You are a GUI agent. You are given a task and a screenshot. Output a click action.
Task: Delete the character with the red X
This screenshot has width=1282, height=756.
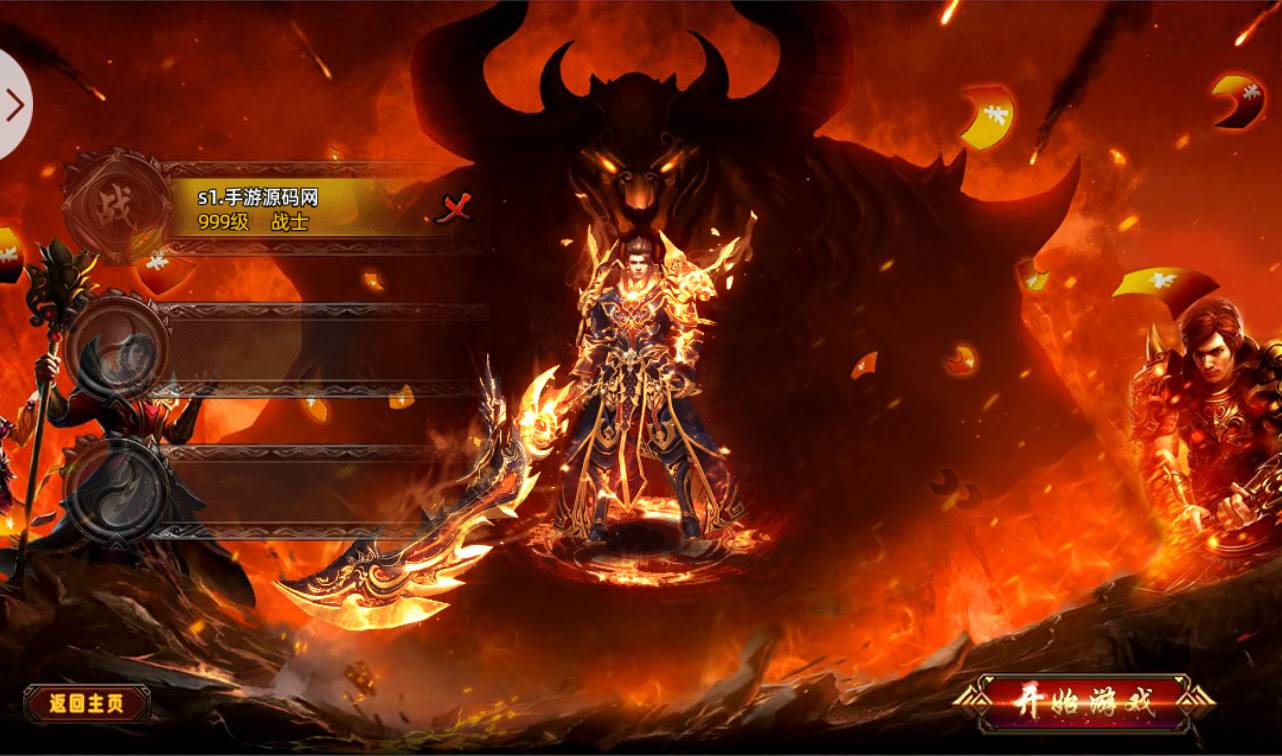point(454,208)
